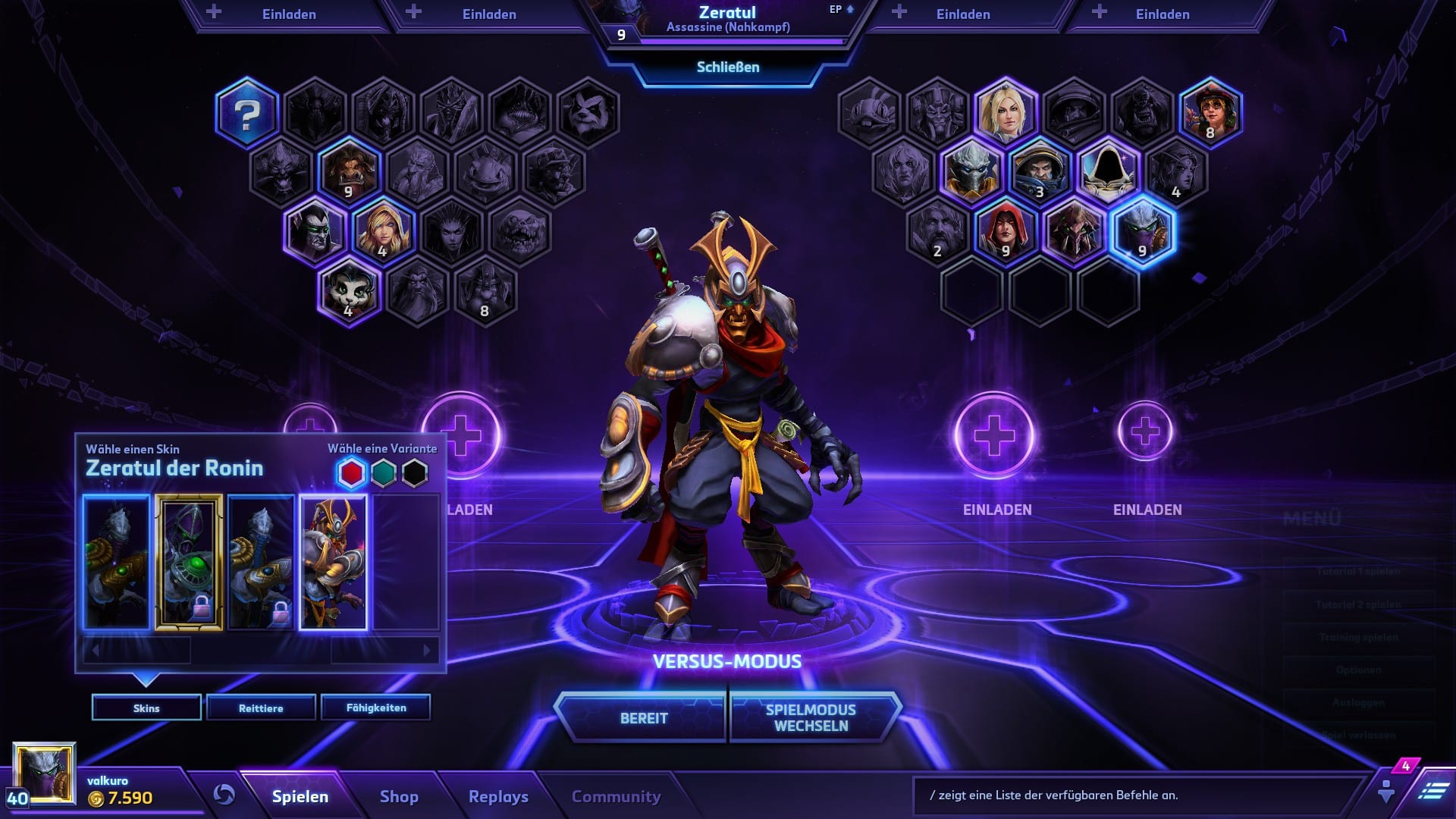
Task: Pick the black skin variant
Action: pos(415,473)
